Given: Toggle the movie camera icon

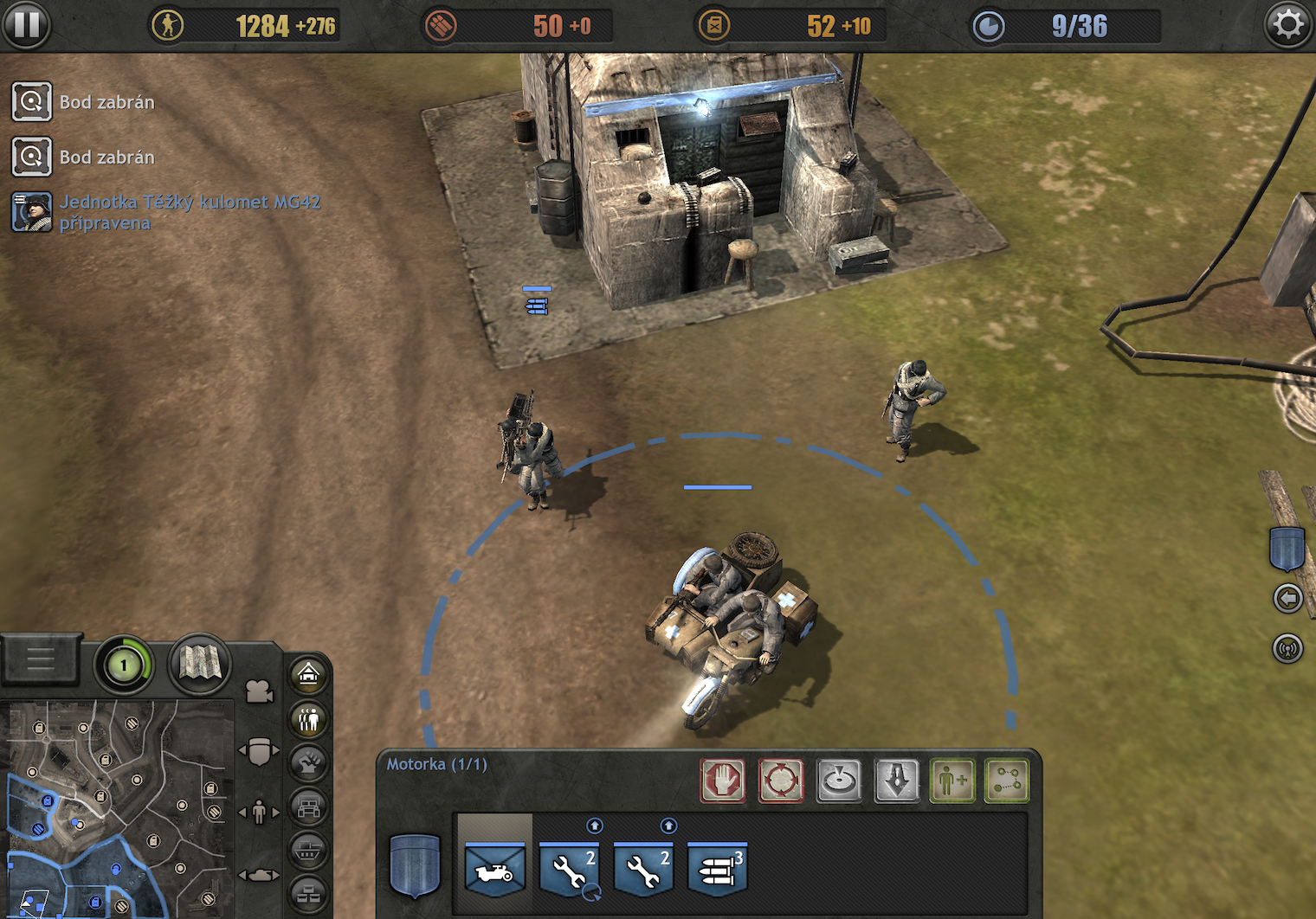Looking at the screenshot, I should click(x=259, y=691).
